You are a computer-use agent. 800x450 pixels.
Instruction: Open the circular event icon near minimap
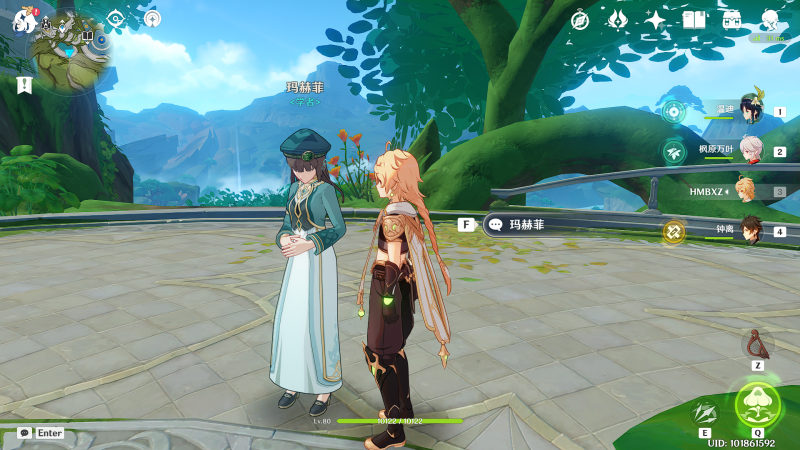pos(152,18)
